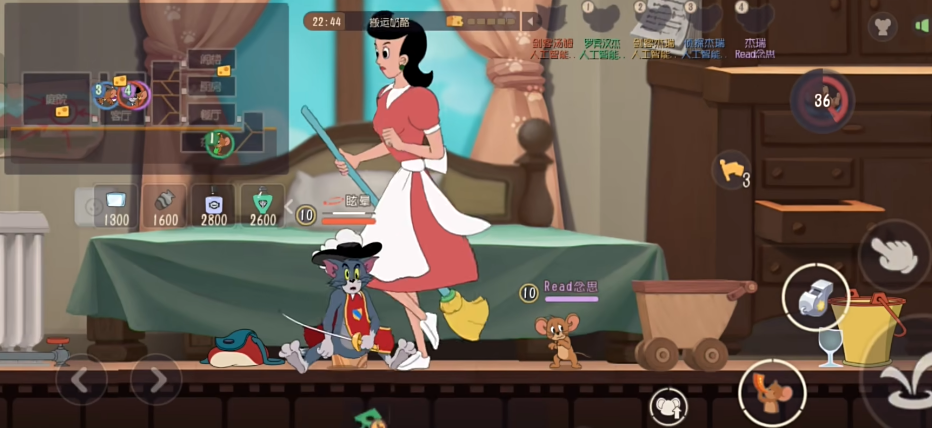
Task: Toggle the green speaker voice icon
Action: 921,26
